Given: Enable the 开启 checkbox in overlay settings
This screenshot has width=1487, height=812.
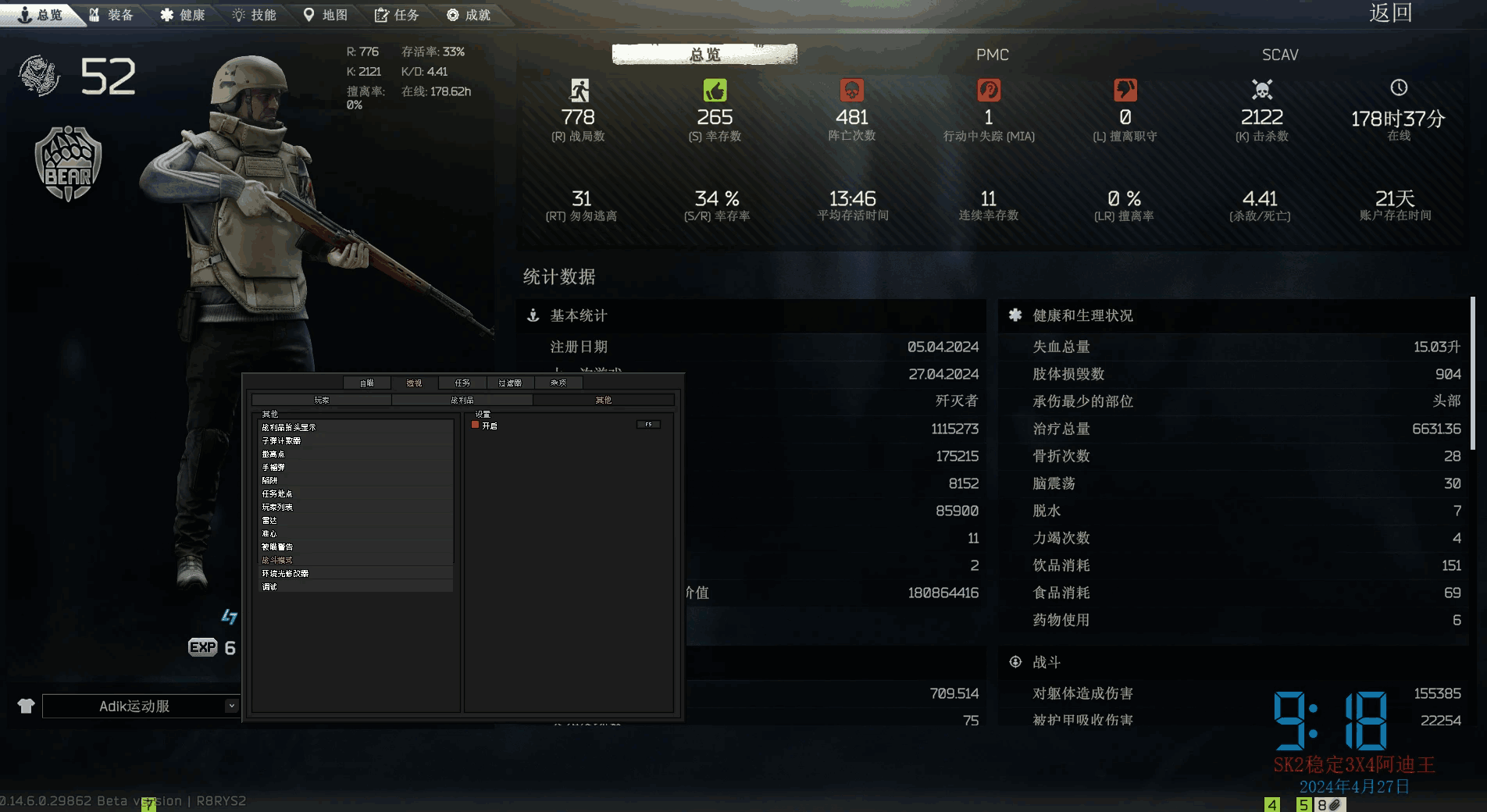Looking at the screenshot, I should pos(474,426).
